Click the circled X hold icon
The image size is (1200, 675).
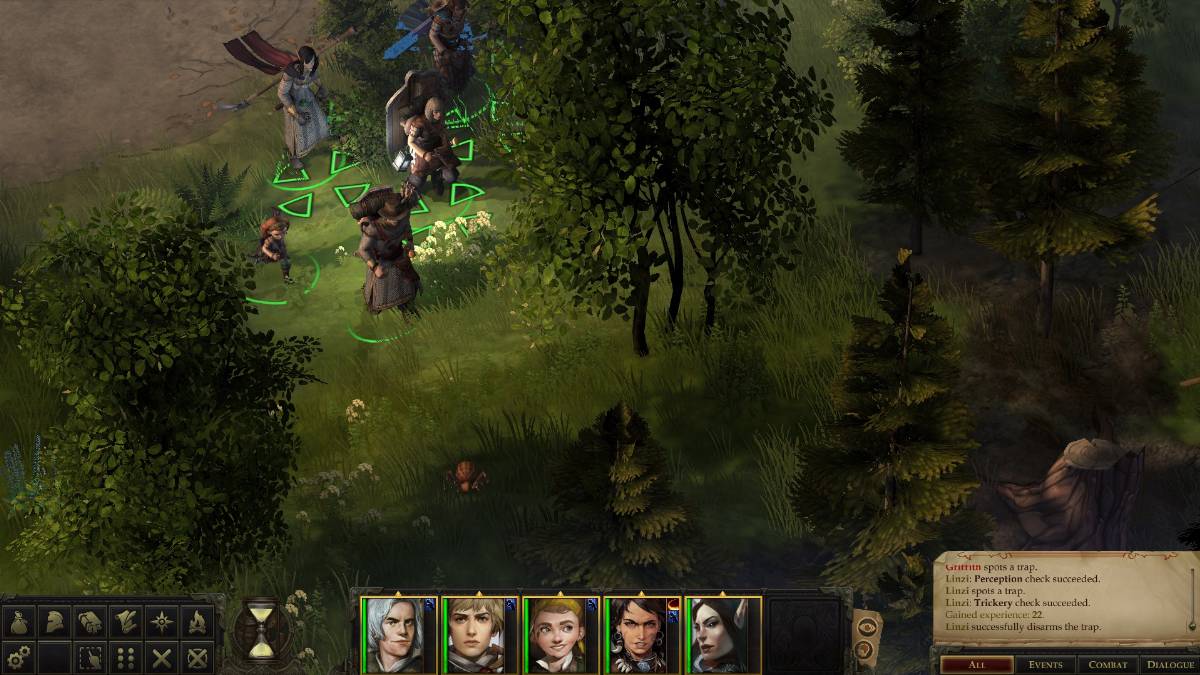197,657
